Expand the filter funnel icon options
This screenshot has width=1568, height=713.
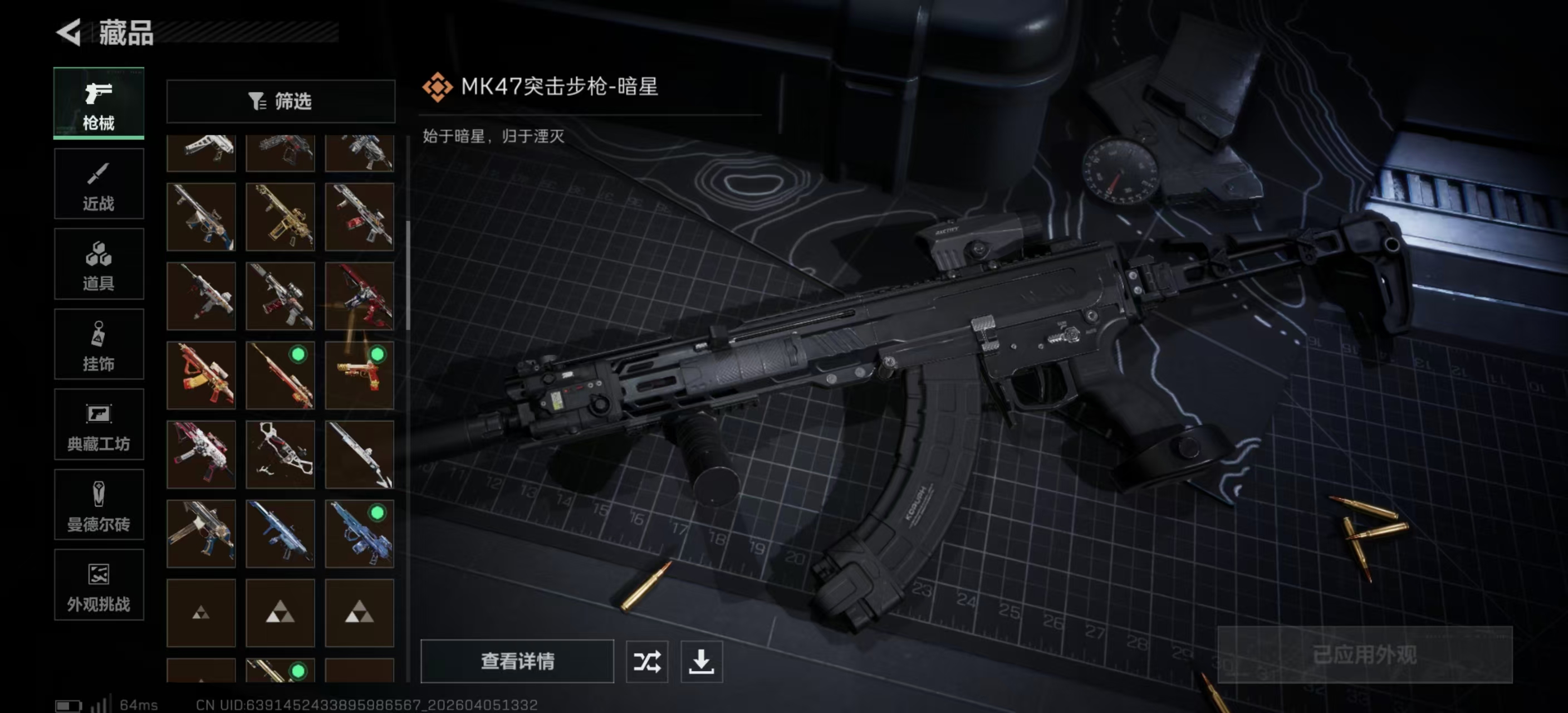[256, 101]
